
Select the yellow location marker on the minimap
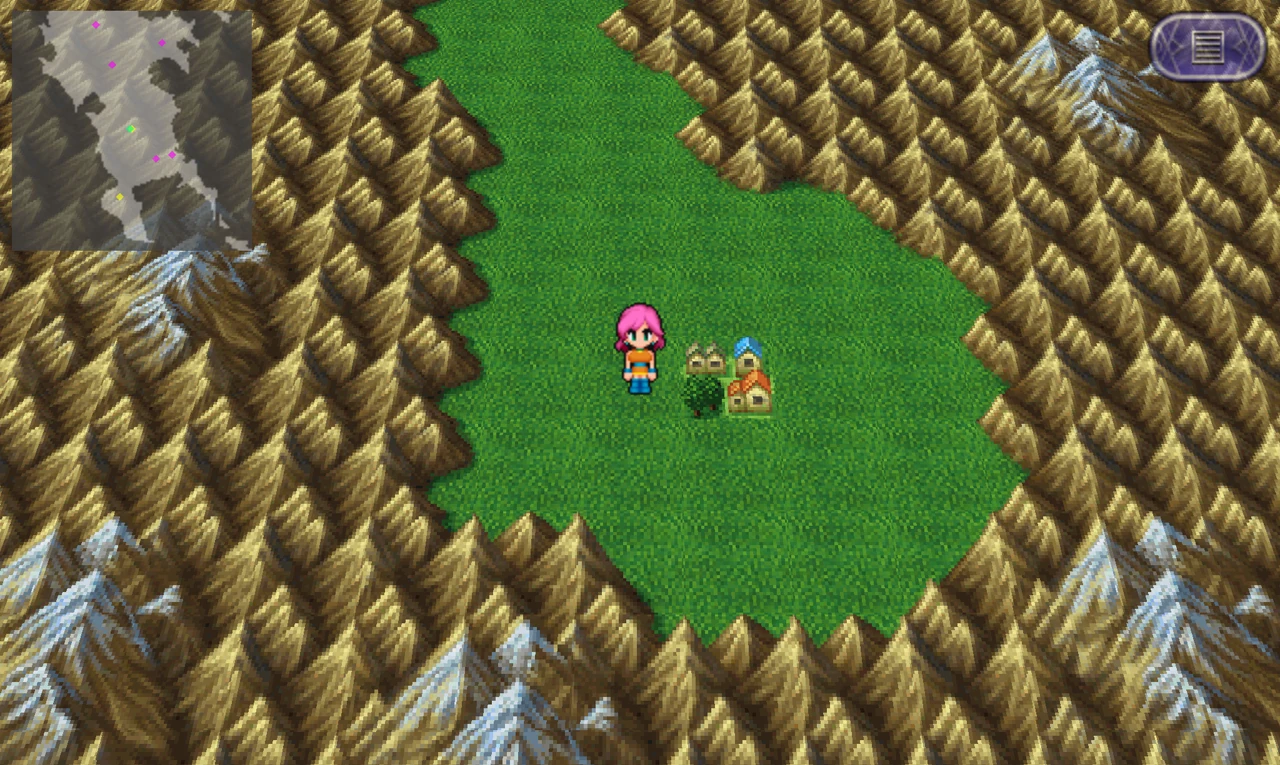[120, 196]
